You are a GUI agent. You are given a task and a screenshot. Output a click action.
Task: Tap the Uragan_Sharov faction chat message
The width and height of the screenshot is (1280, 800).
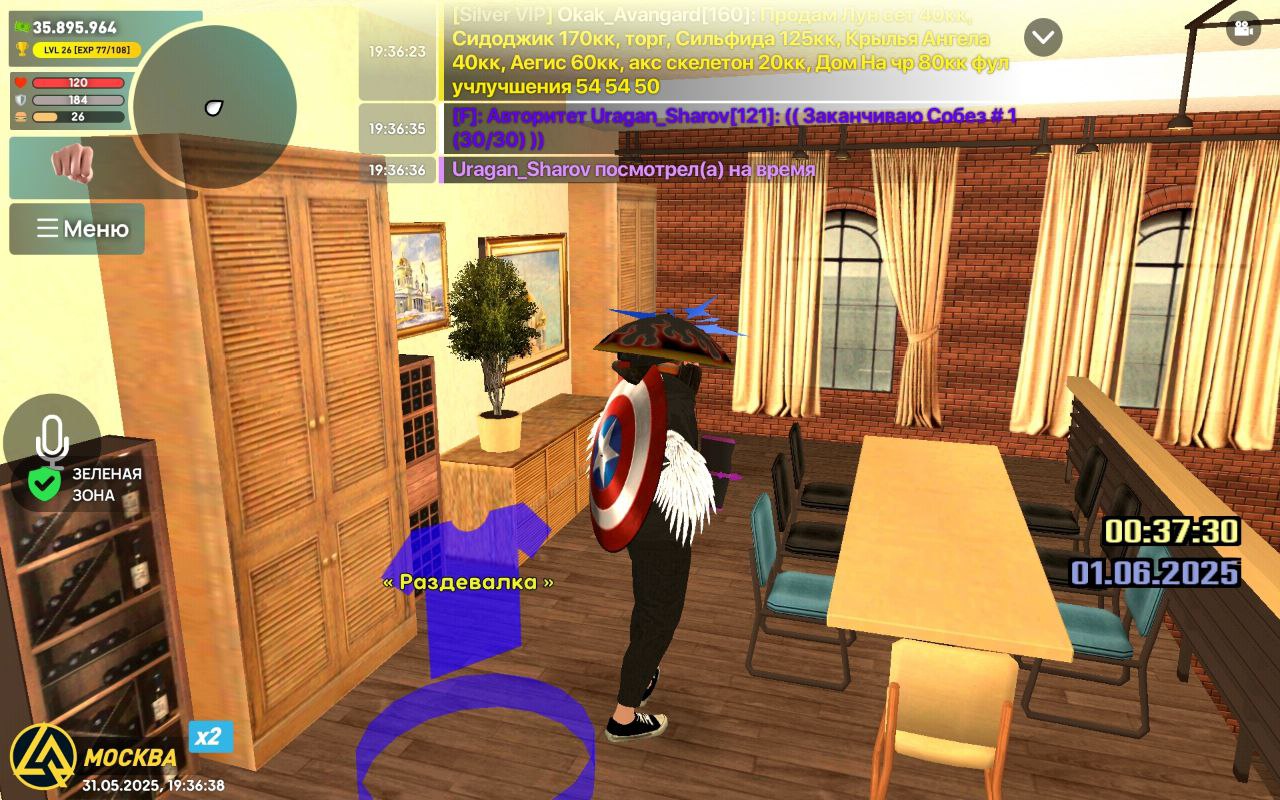pos(735,128)
